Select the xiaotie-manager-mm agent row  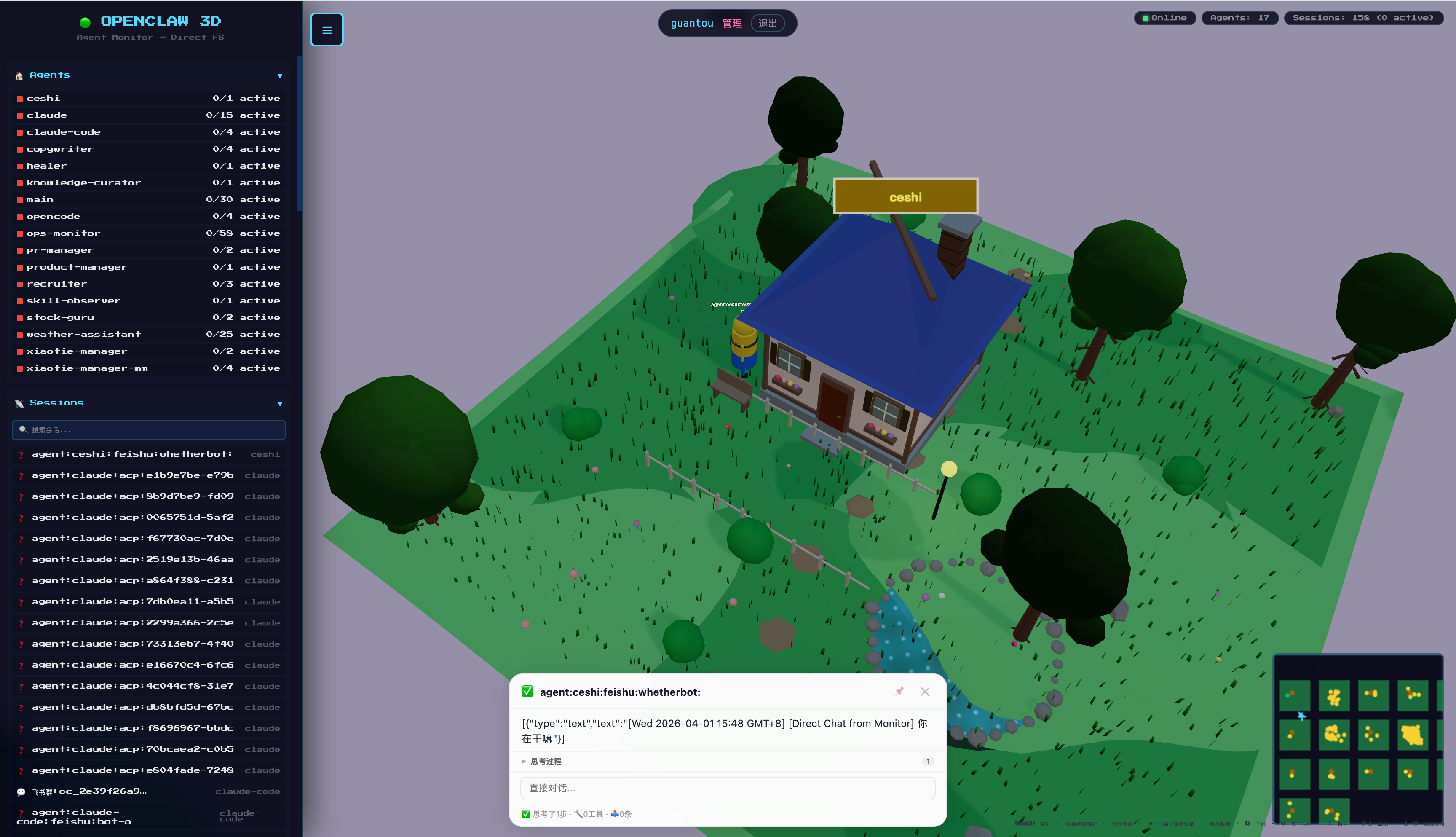(x=148, y=368)
